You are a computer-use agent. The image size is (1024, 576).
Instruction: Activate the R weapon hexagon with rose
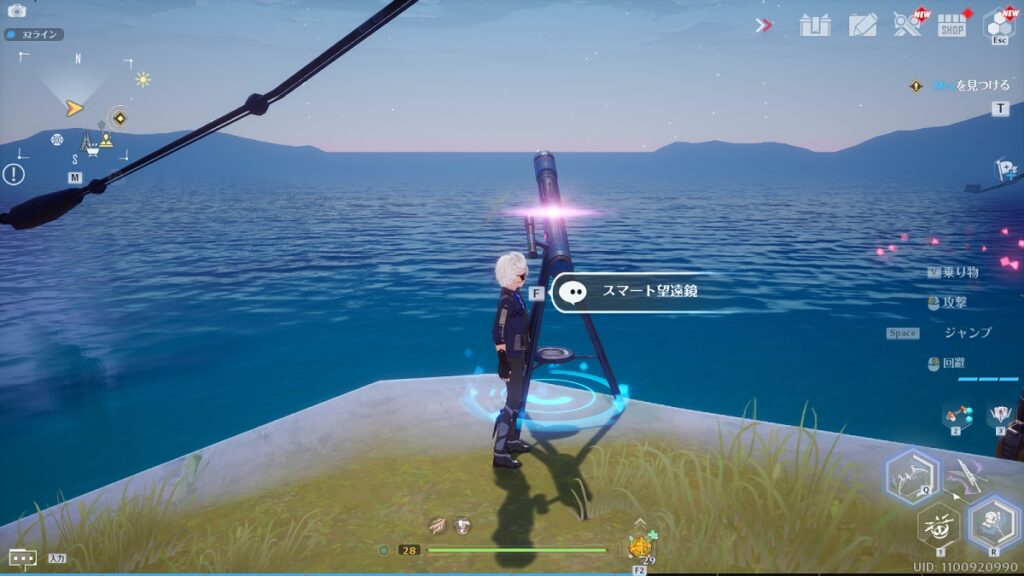coord(992,522)
